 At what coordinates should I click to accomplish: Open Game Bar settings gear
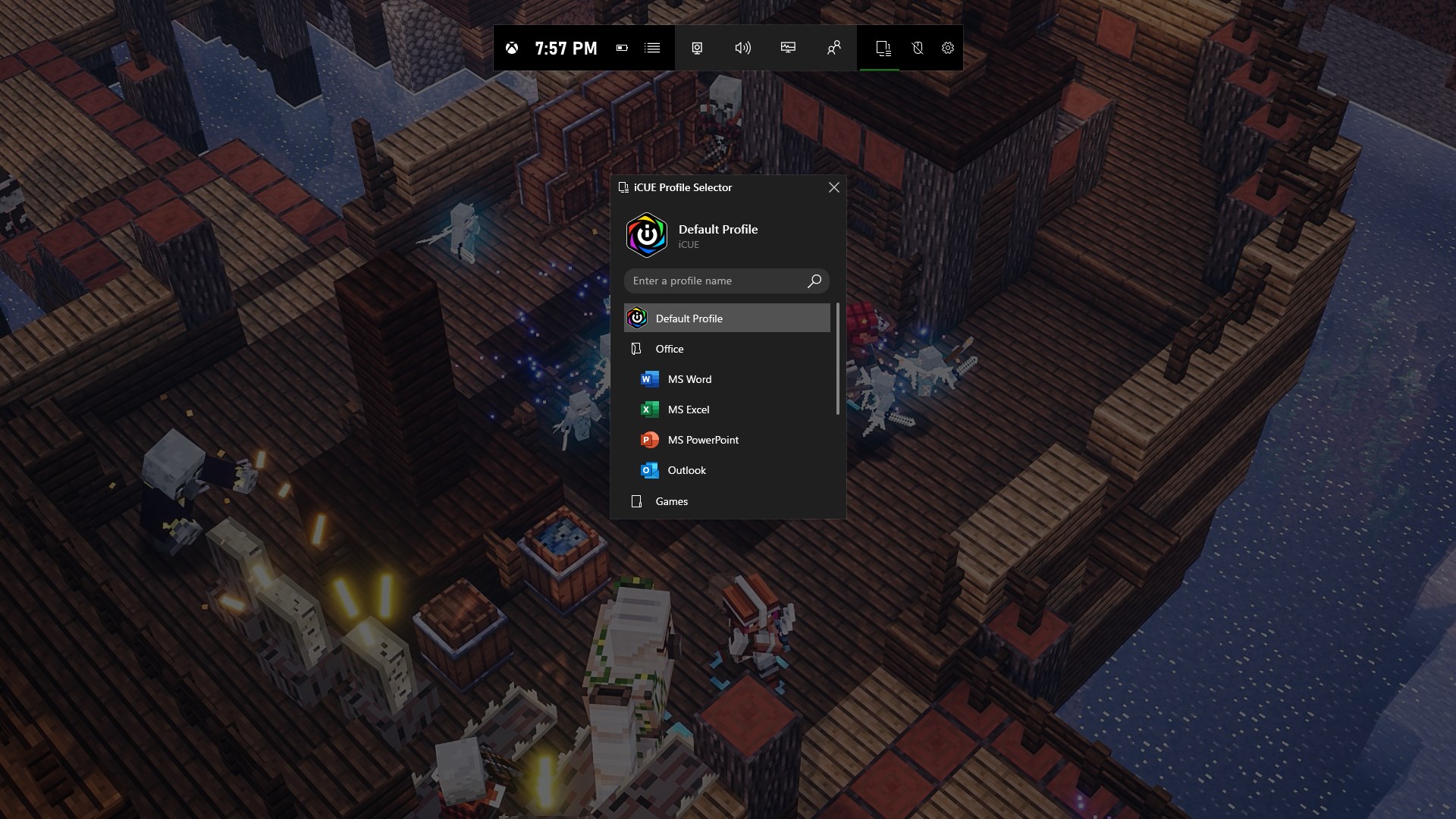click(x=948, y=48)
